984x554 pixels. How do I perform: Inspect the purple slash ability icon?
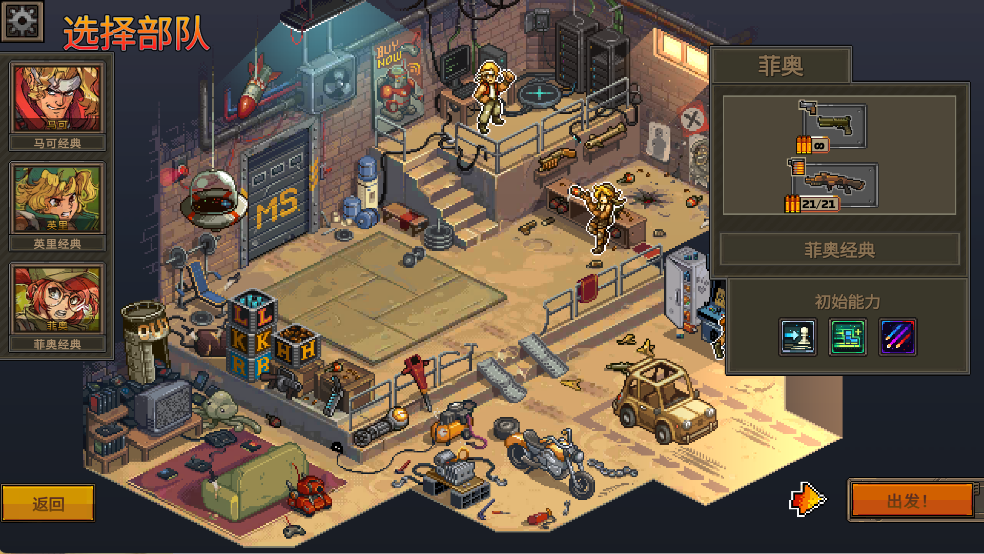(898, 338)
